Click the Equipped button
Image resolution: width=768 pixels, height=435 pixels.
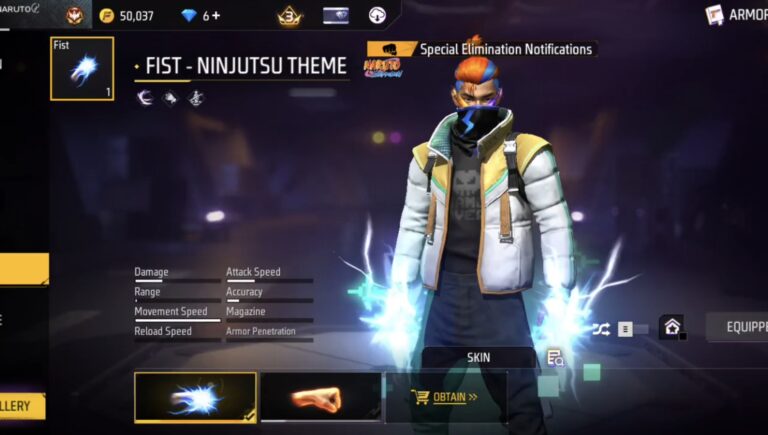click(738, 327)
